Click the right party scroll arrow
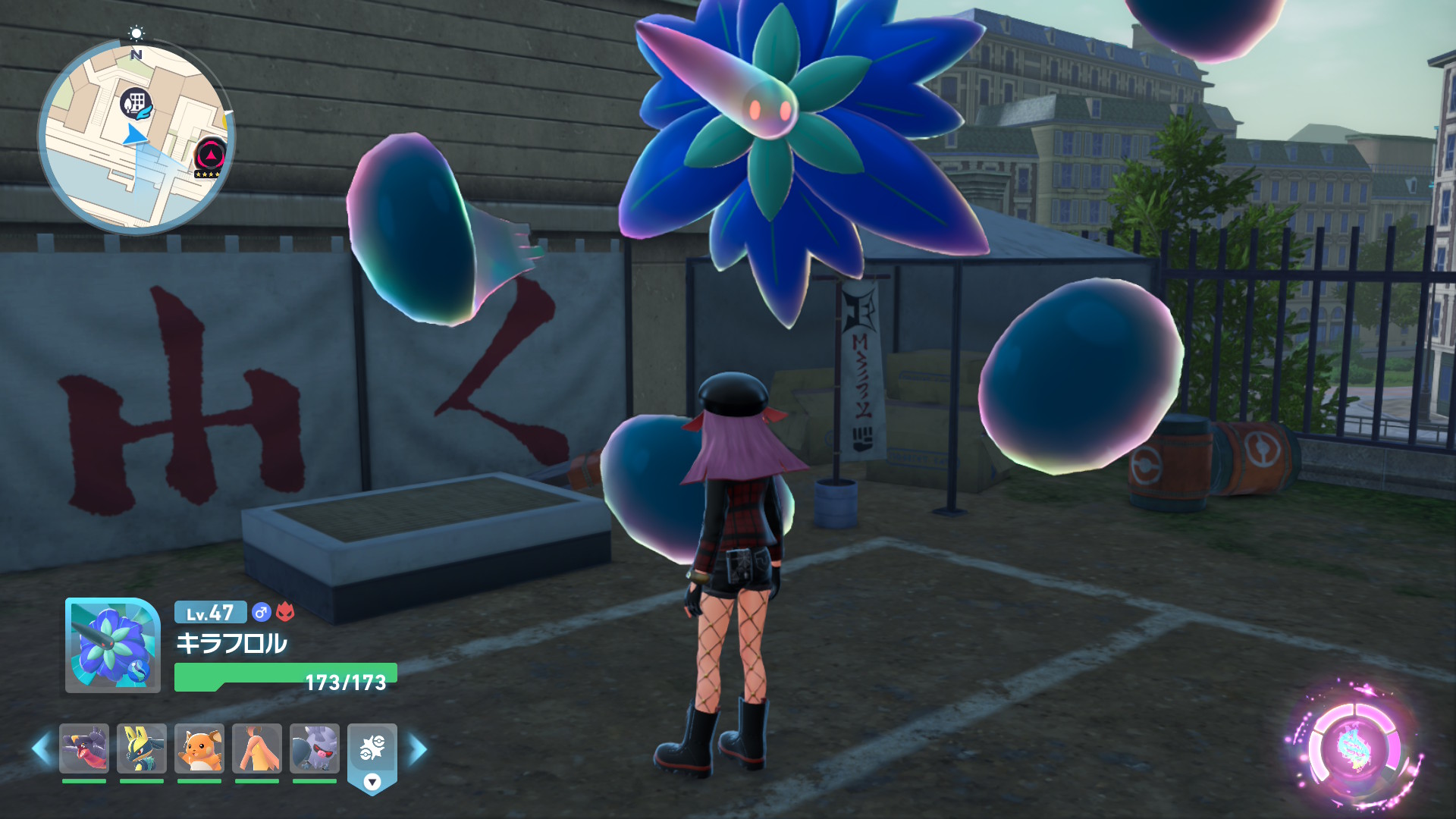This screenshot has height=819, width=1456. pyautogui.click(x=418, y=749)
